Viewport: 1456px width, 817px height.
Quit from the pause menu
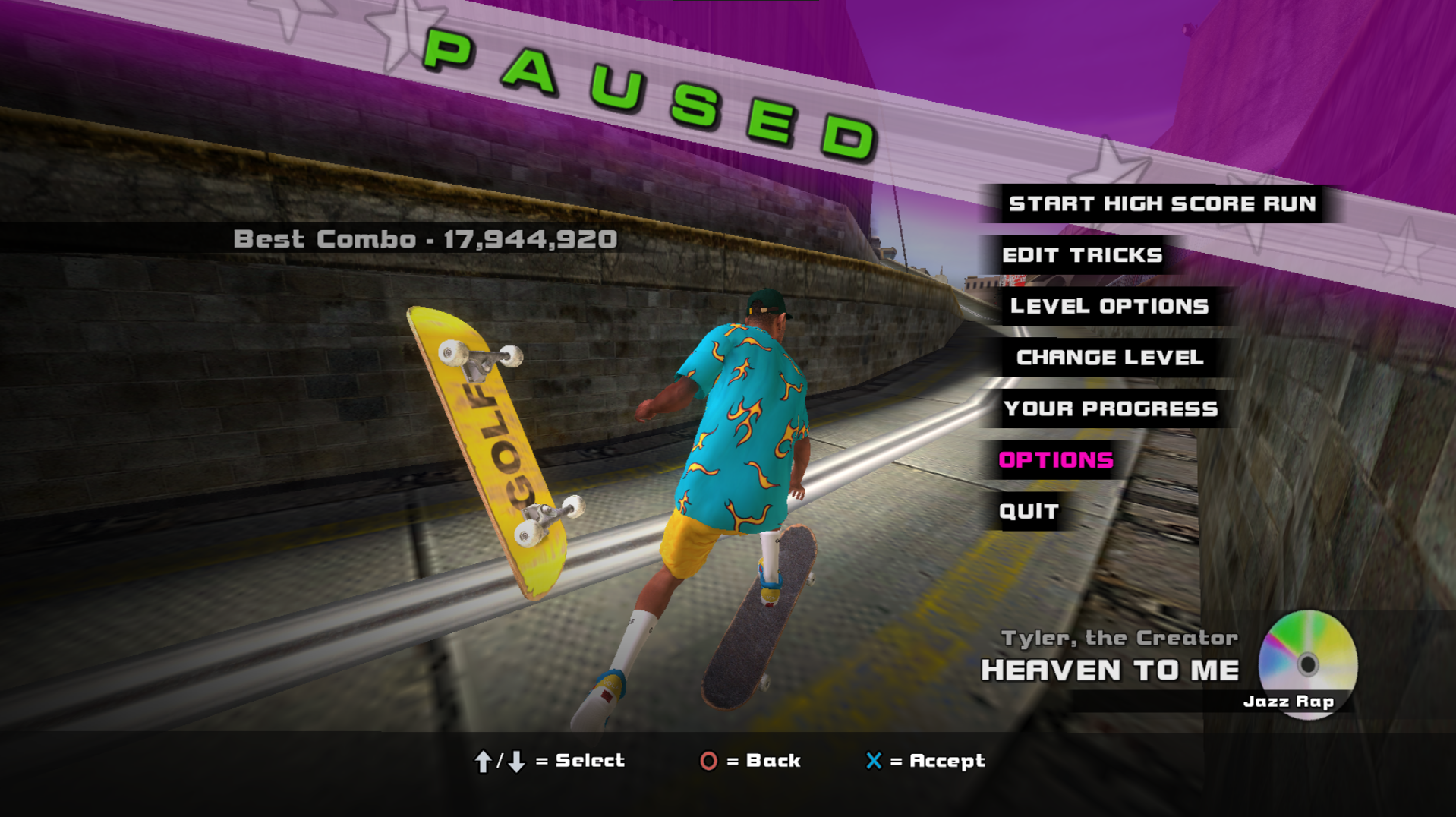[1029, 511]
